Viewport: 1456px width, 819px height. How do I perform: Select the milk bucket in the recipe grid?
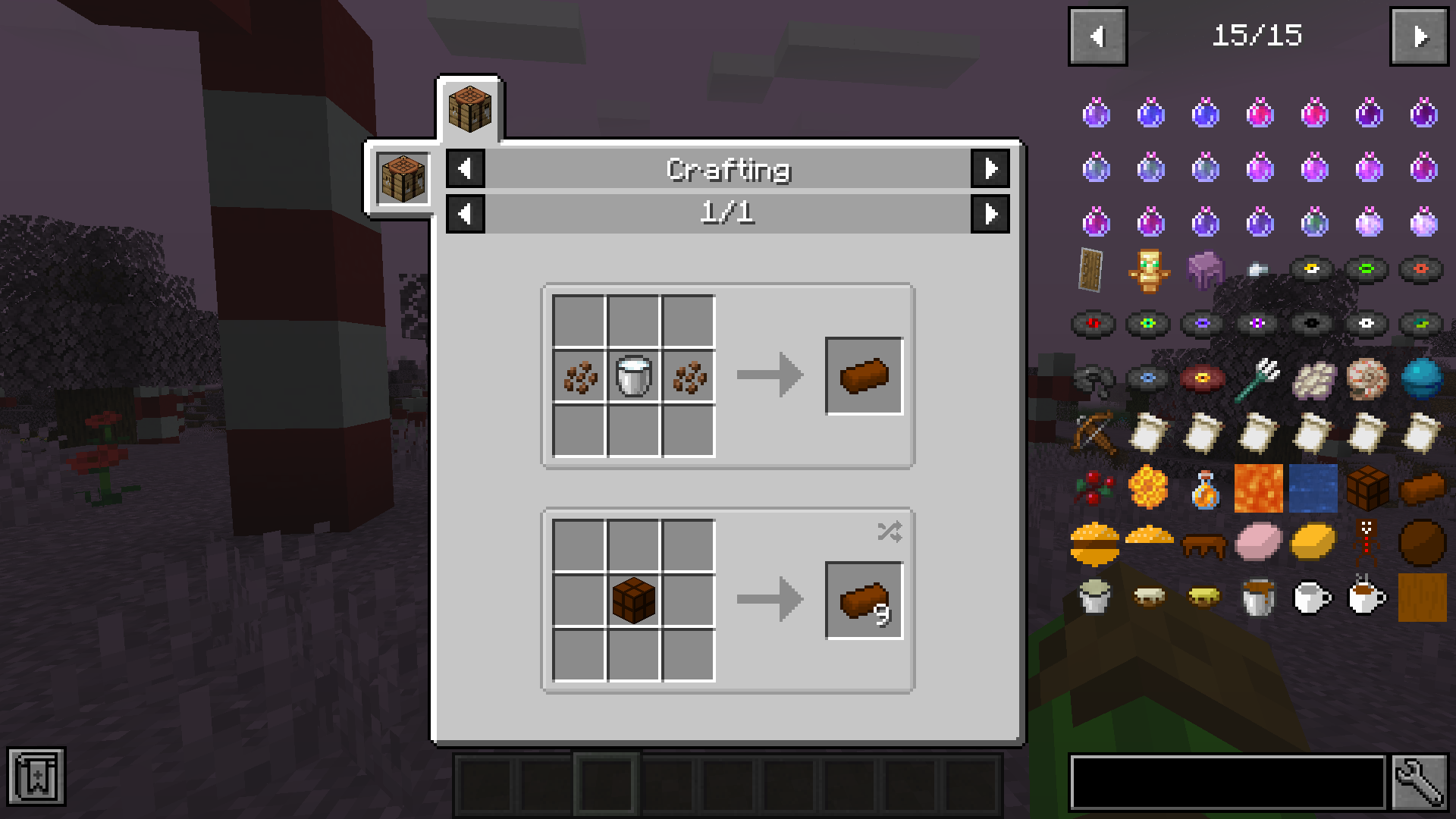point(633,375)
